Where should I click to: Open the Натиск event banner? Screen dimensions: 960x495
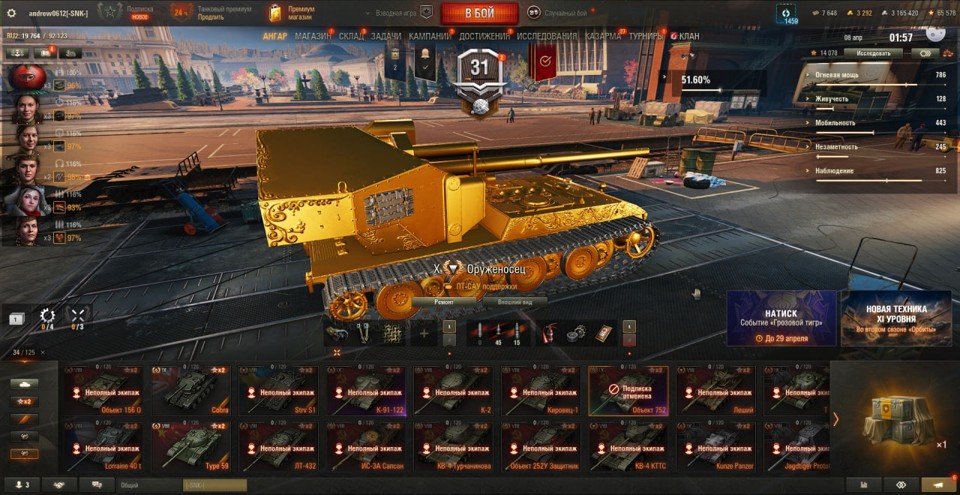point(781,318)
